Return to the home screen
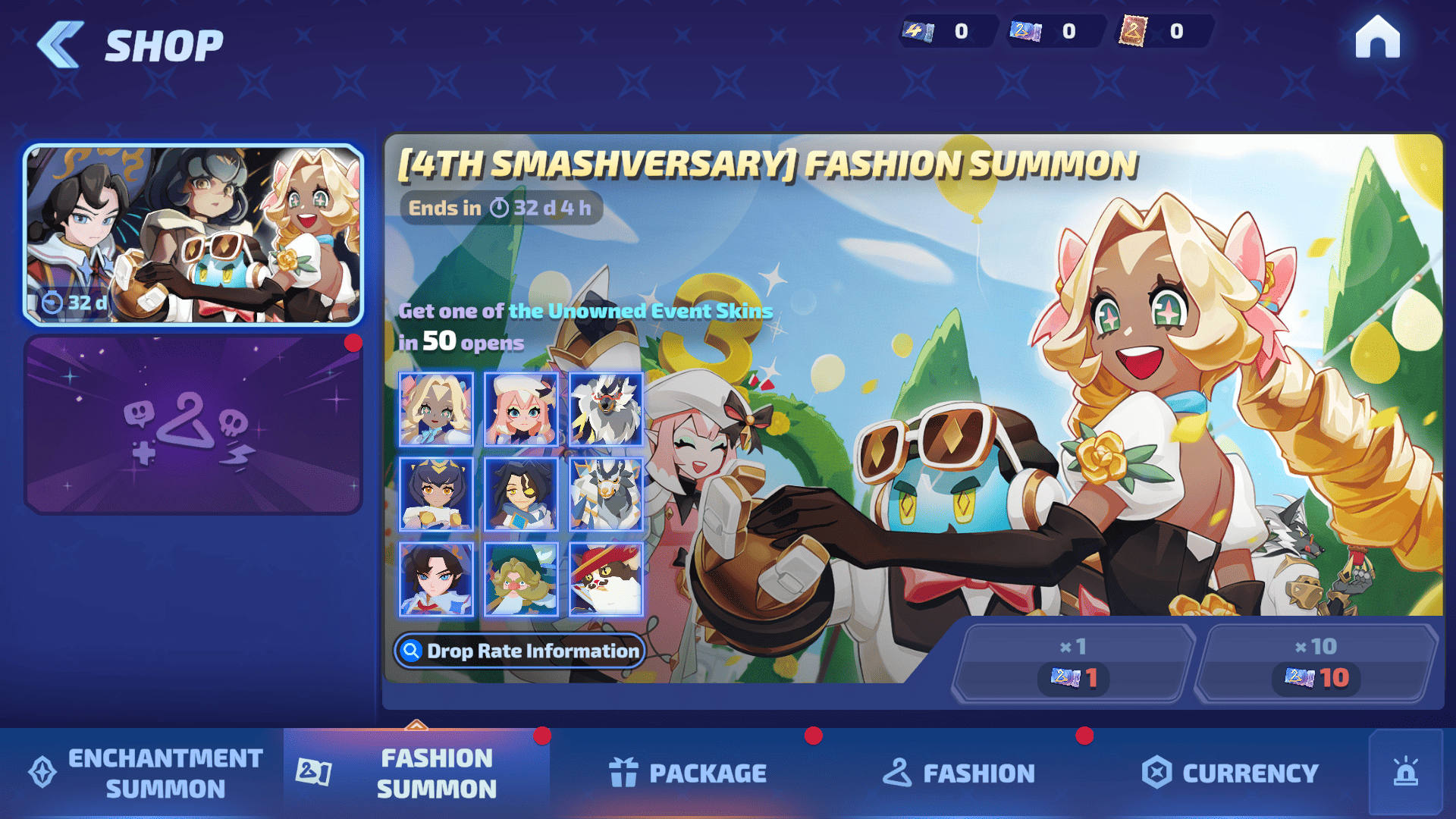The height and width of the screenshot is (819, 1456). click(1377, 38)
